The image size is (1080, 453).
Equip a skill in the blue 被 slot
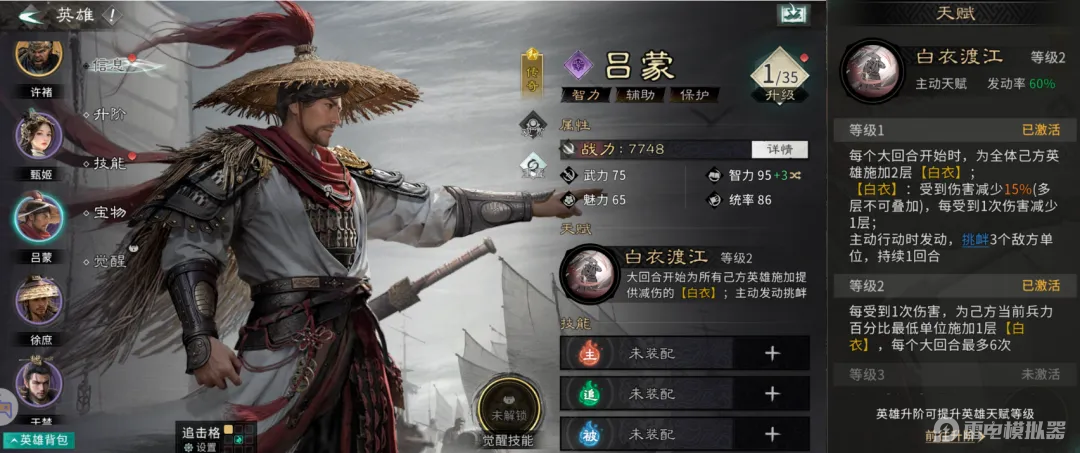point(771,434)
